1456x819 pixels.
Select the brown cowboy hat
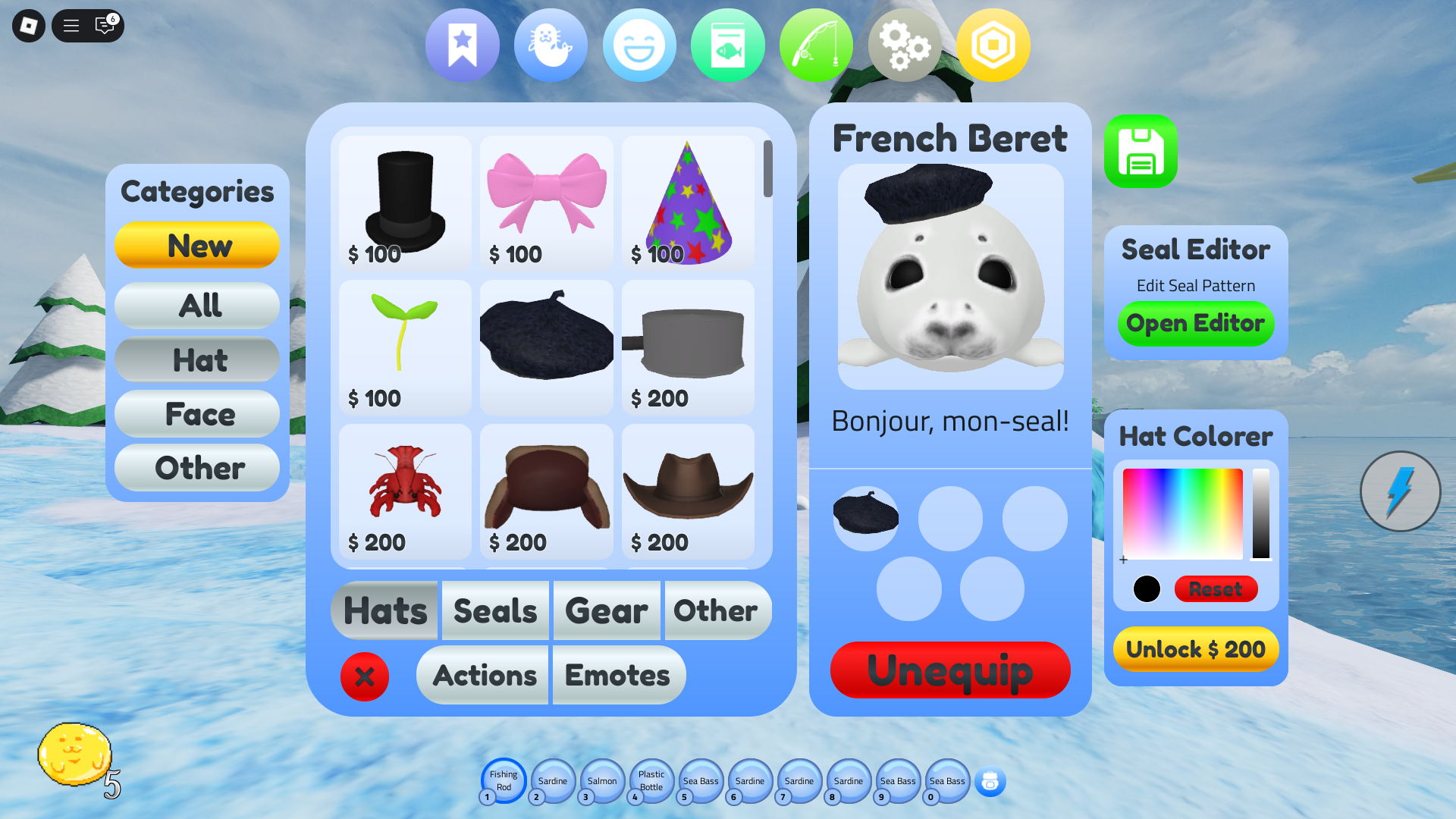click(x=688, y=491)
